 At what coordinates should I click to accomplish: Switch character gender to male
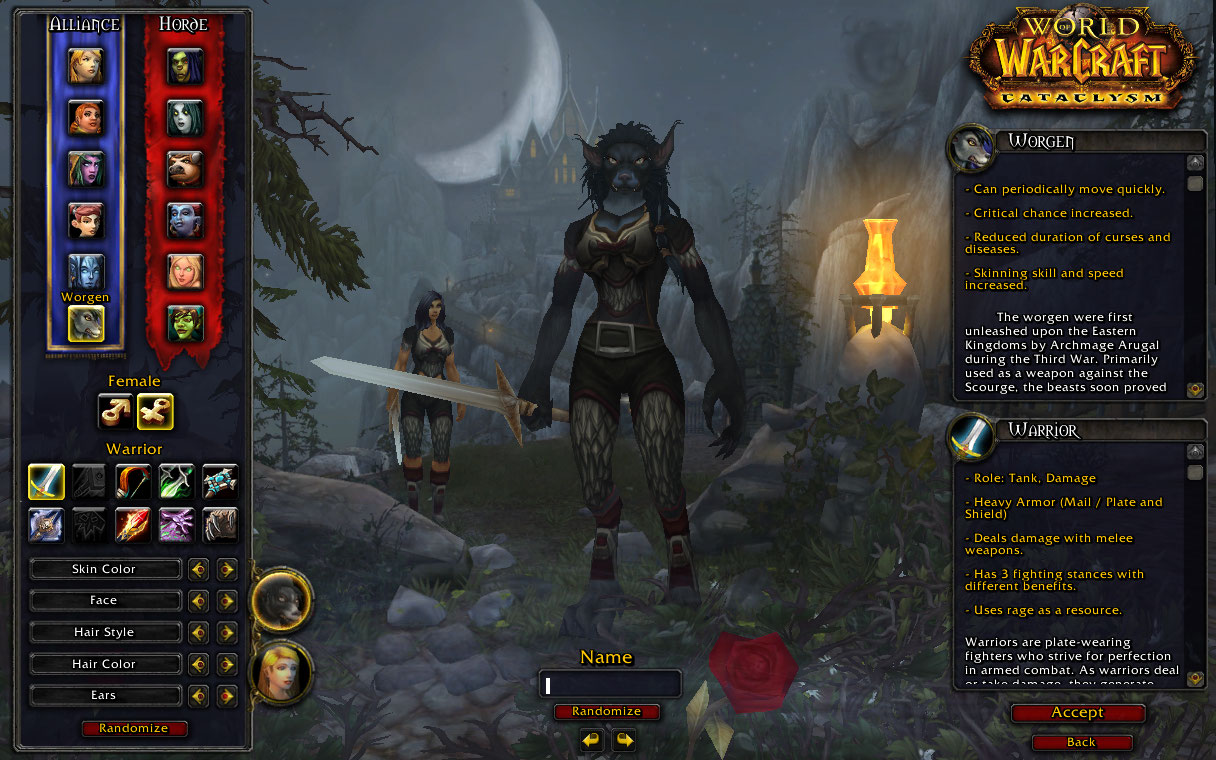(x=115, y=410)
